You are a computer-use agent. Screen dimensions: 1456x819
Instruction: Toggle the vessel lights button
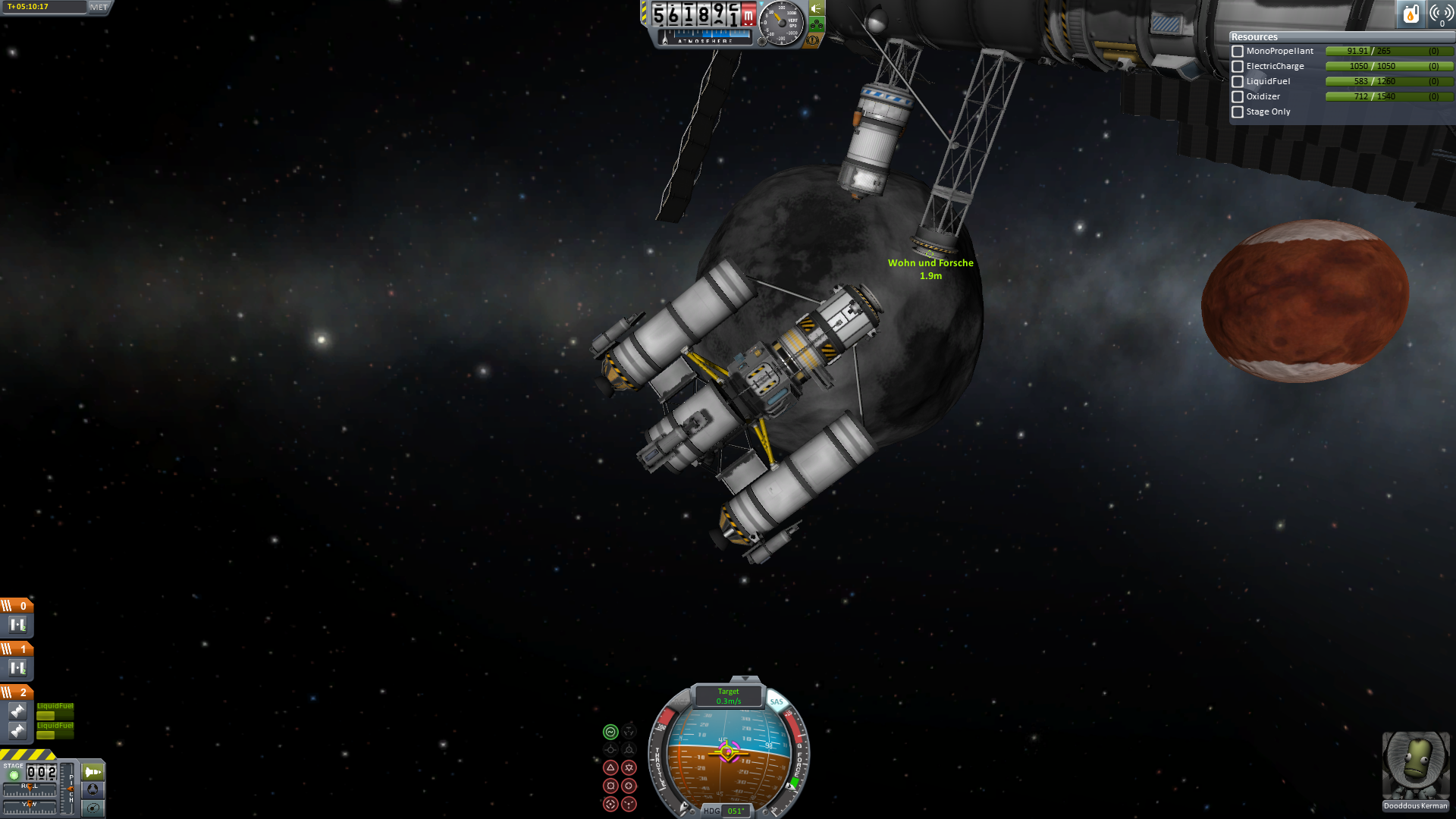[817, 9]
